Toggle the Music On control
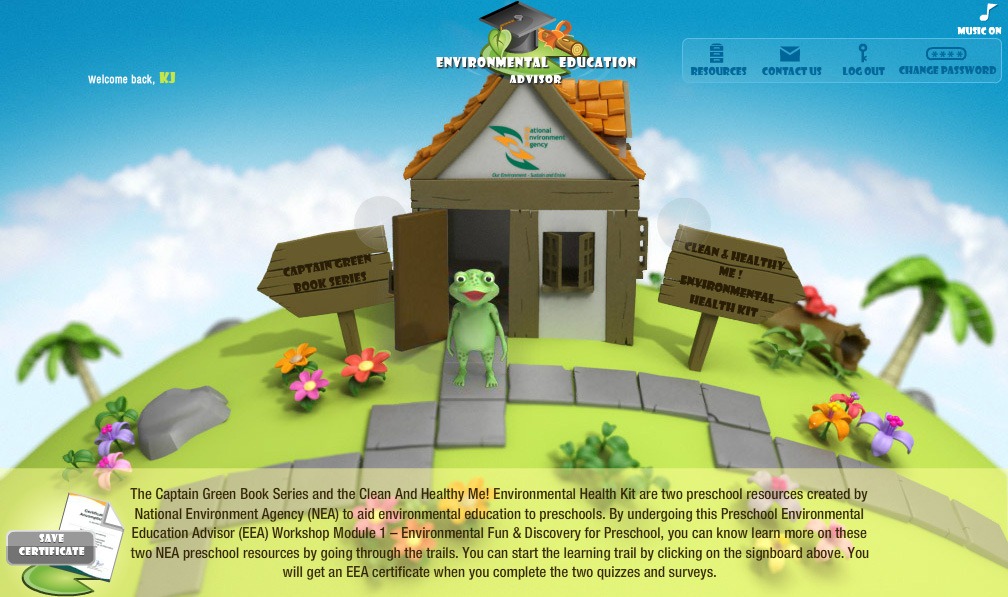Screen dimensions: 1008x597 982,19
